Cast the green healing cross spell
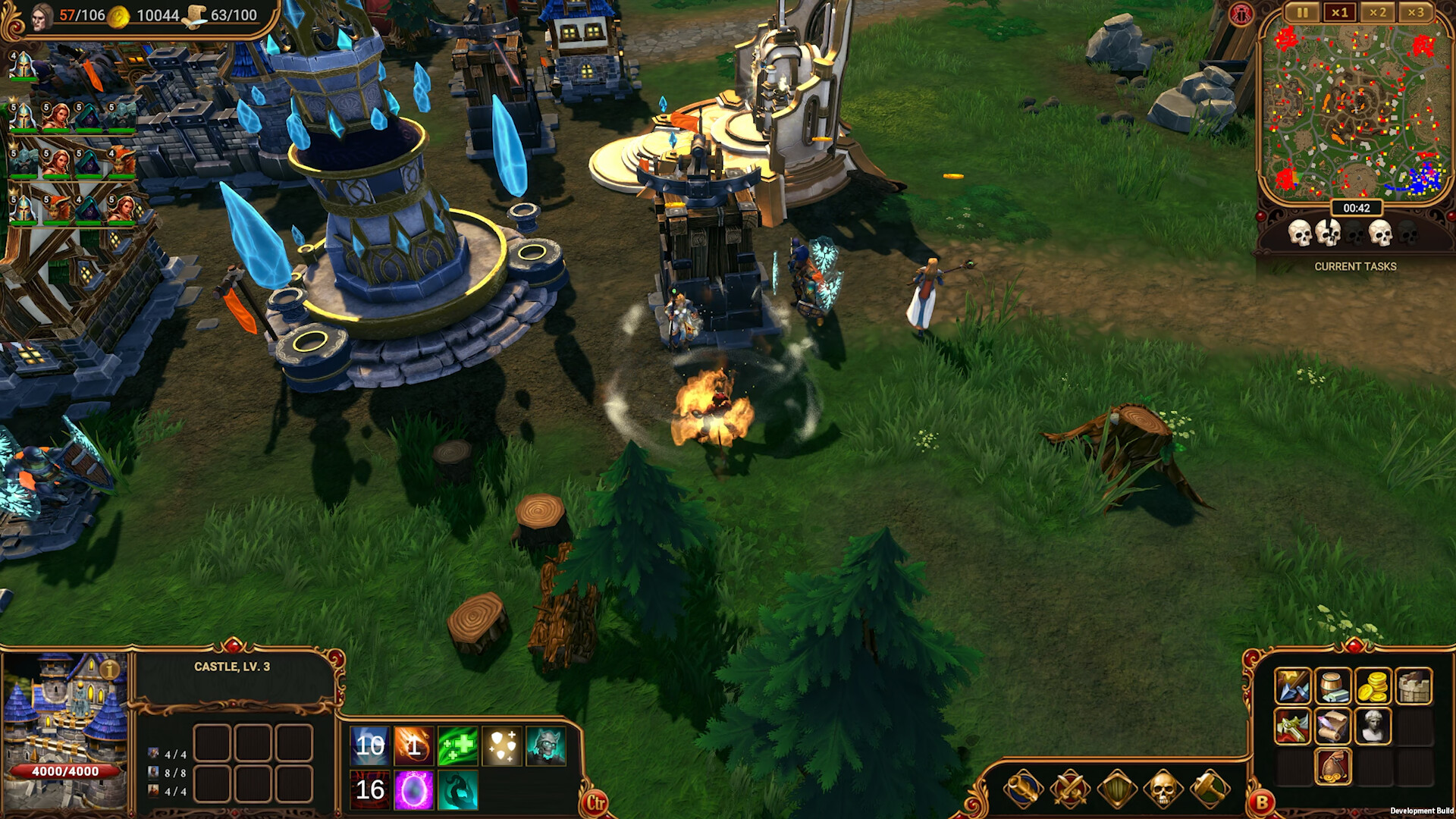This screenshot has width=1456, height=819. pos(457,746)
